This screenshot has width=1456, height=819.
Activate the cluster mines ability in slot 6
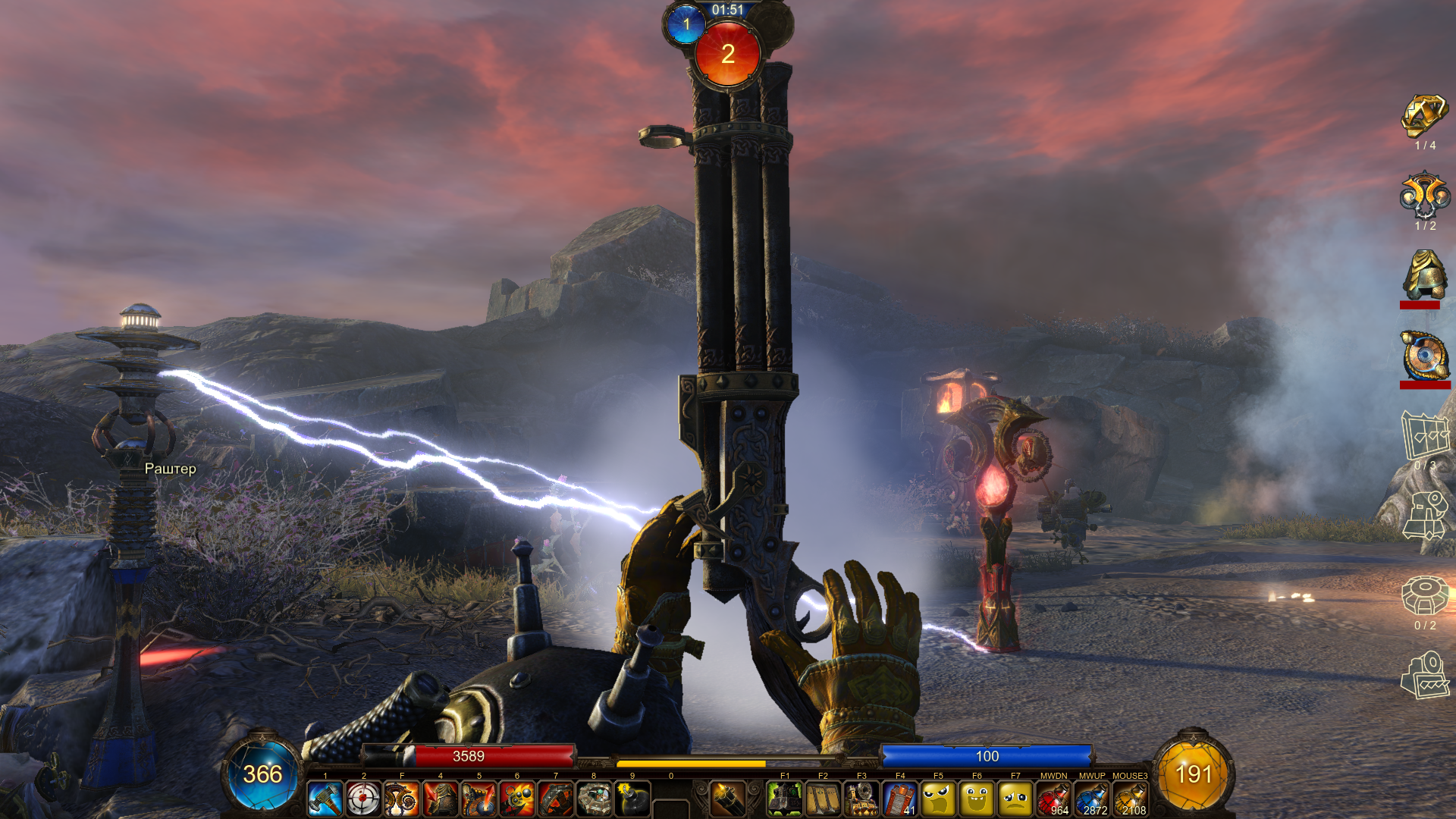click(517, 799)
